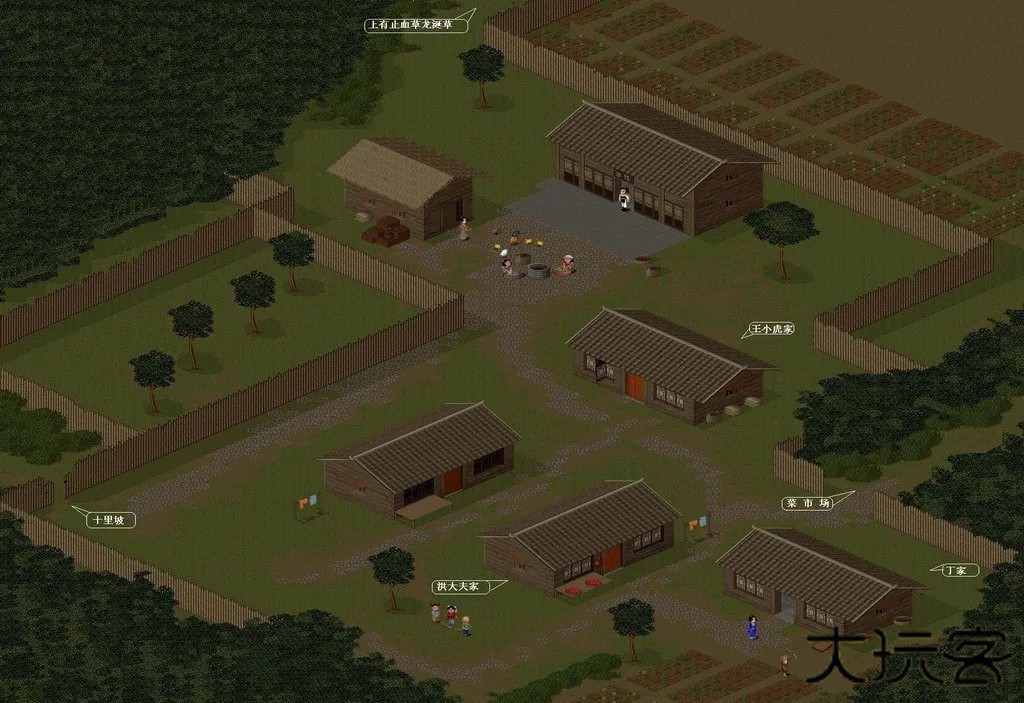The height and width of the screenshot is (703, 1024).
Task: Choose the 十里坡 exit marker
Action: tap(108, 520)
